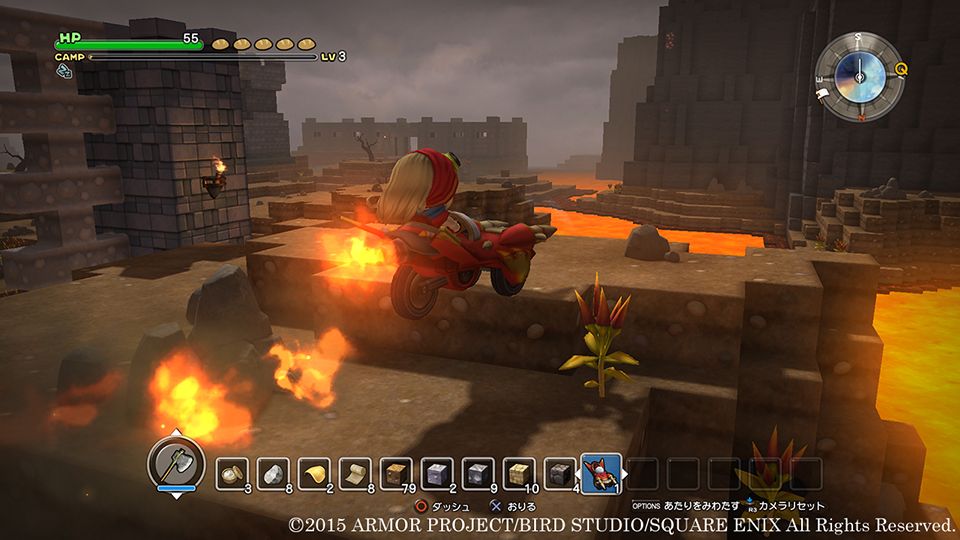The image size is (960, 540).
Task: Select the hotbar block with count 9
Action: click(478, 473)
